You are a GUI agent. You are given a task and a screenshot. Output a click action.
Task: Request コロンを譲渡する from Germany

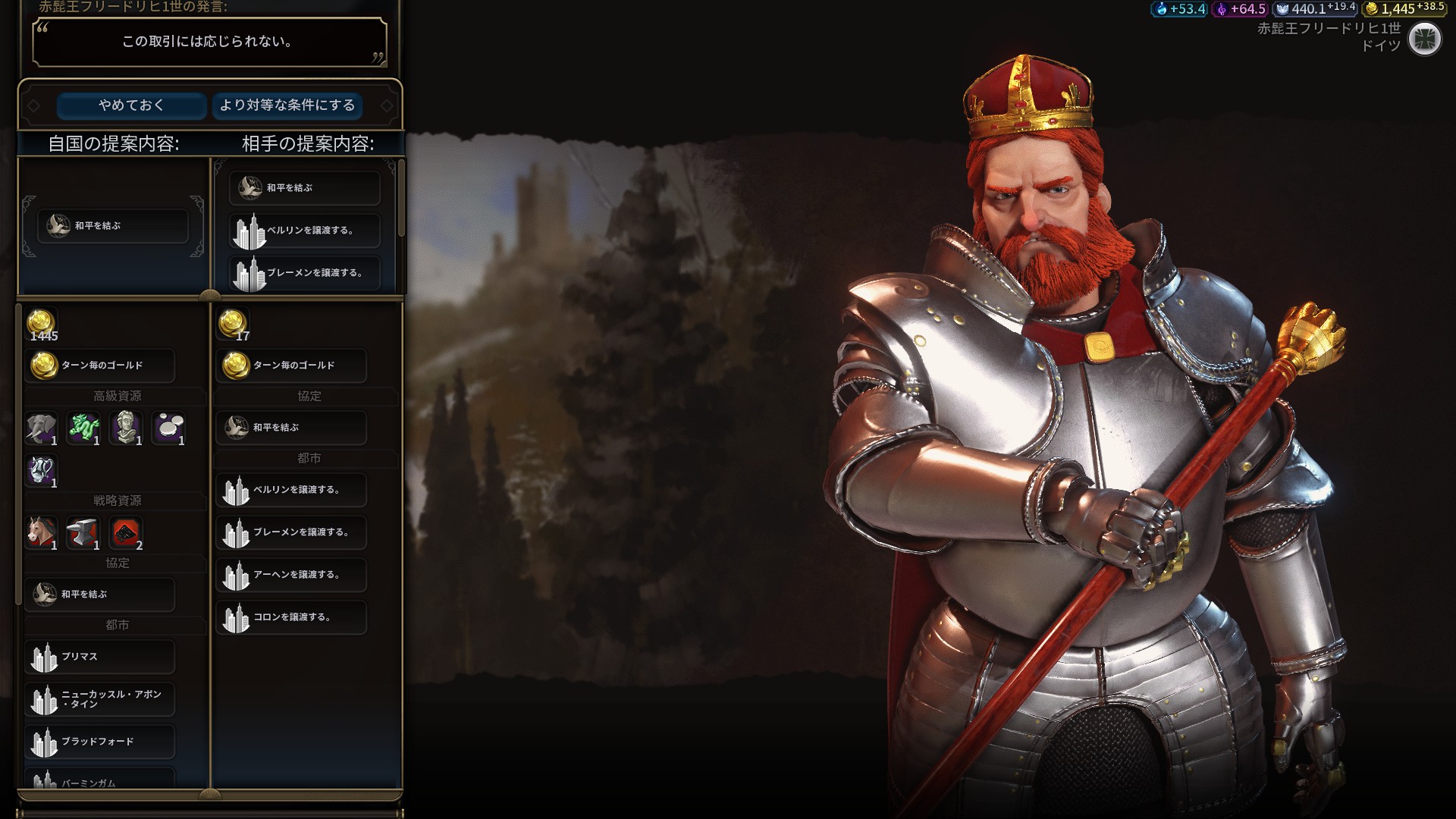291,617
